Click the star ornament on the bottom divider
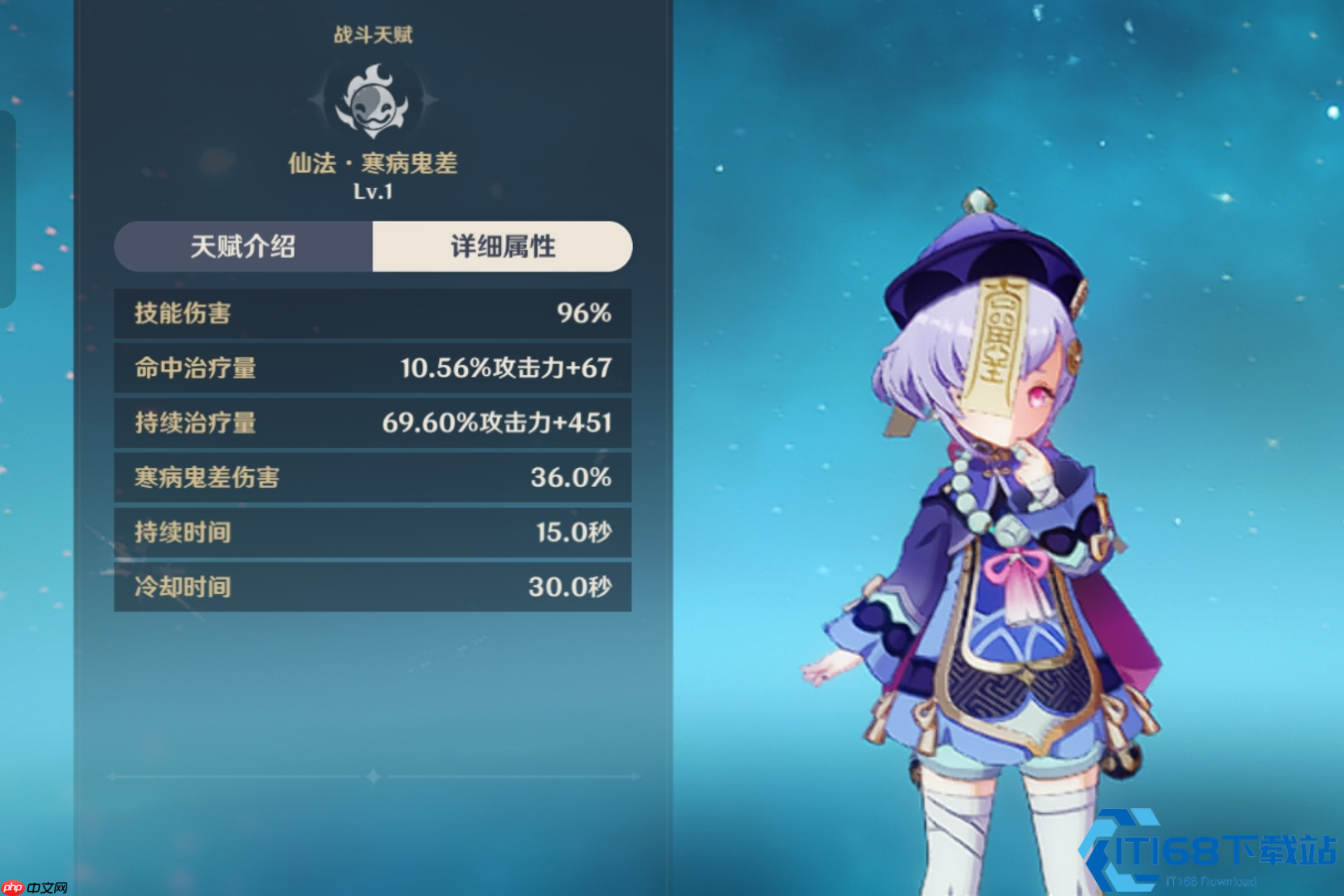The height and width of the screenshot is (896, 1344). coord(373,777)
